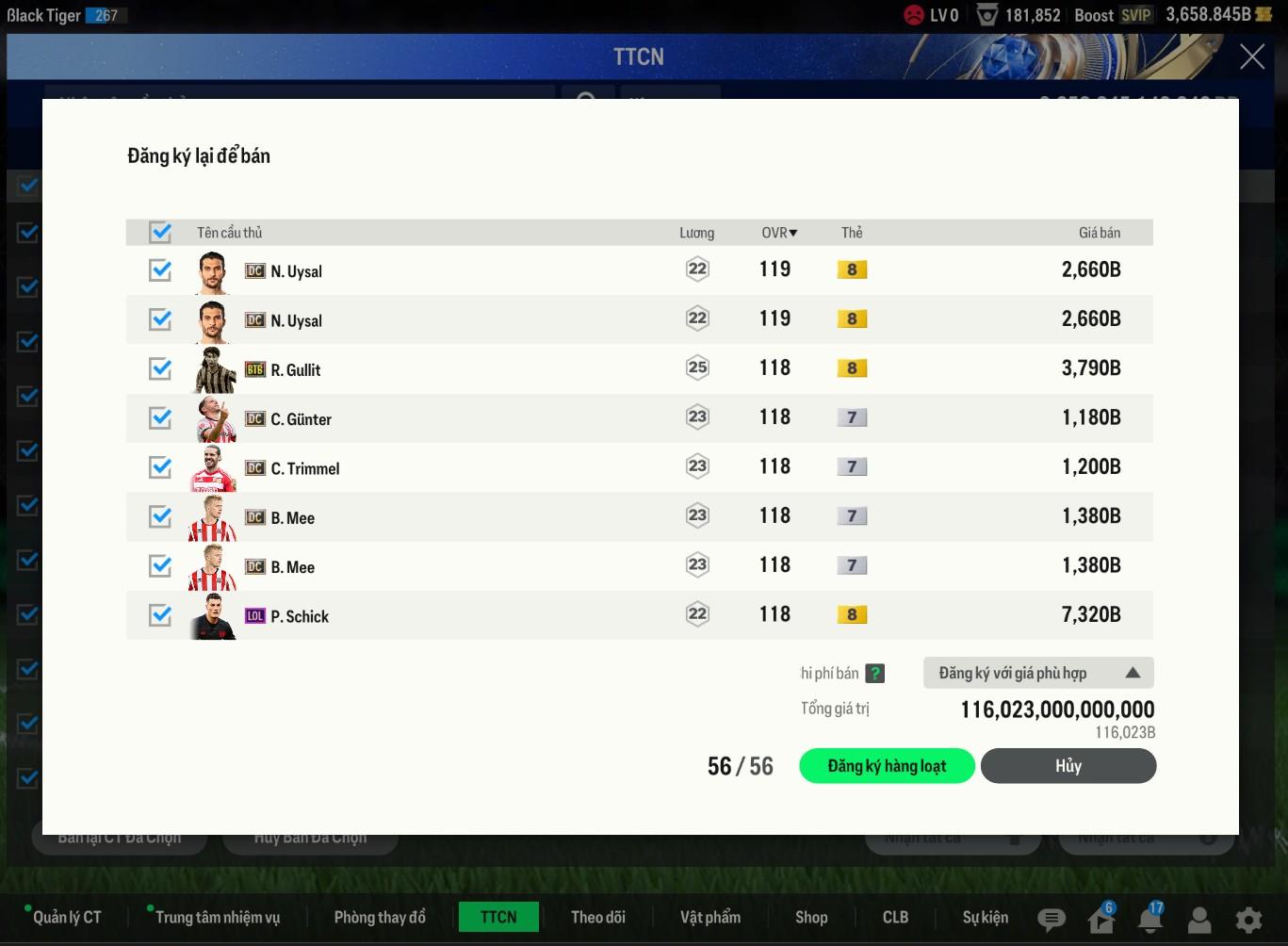Uncheck the R. Gullit row checkbox
Screen dimensions: 1288x946
(x=160, y=368)
